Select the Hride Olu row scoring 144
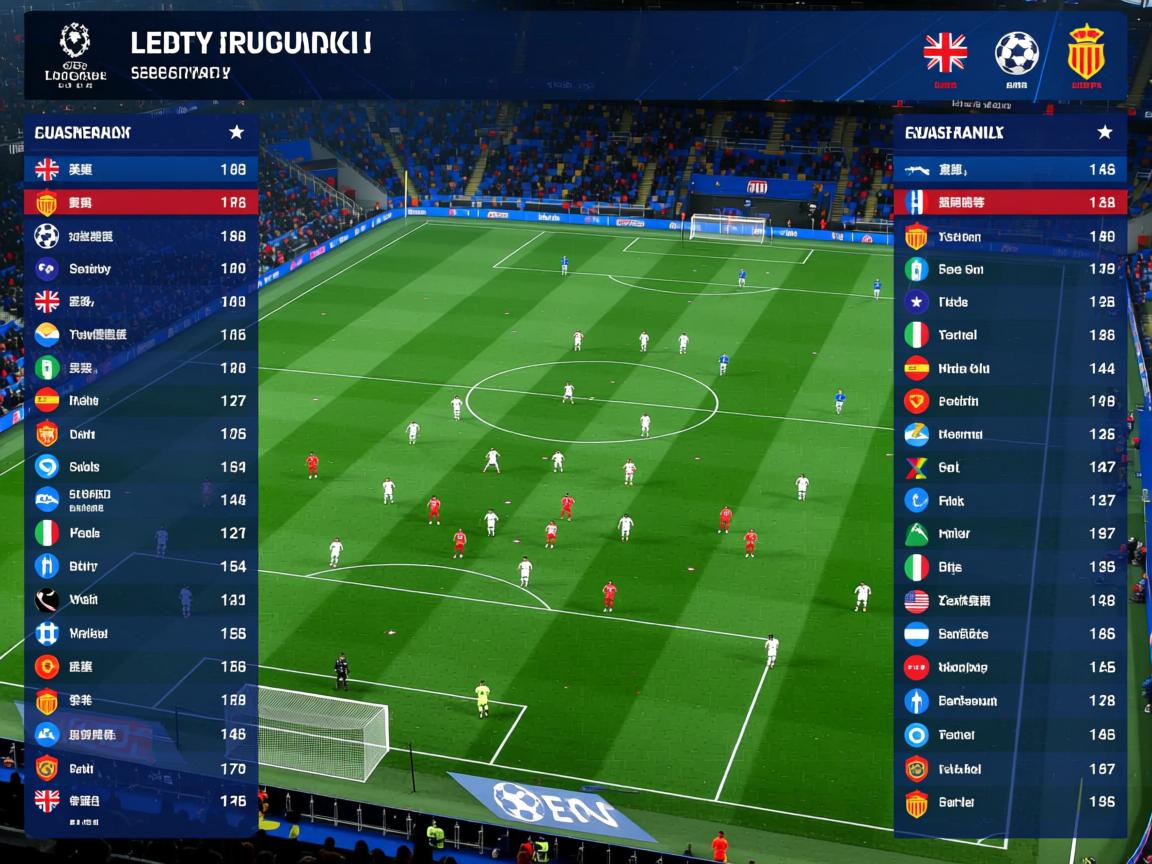 click(x=1010, y=368)
